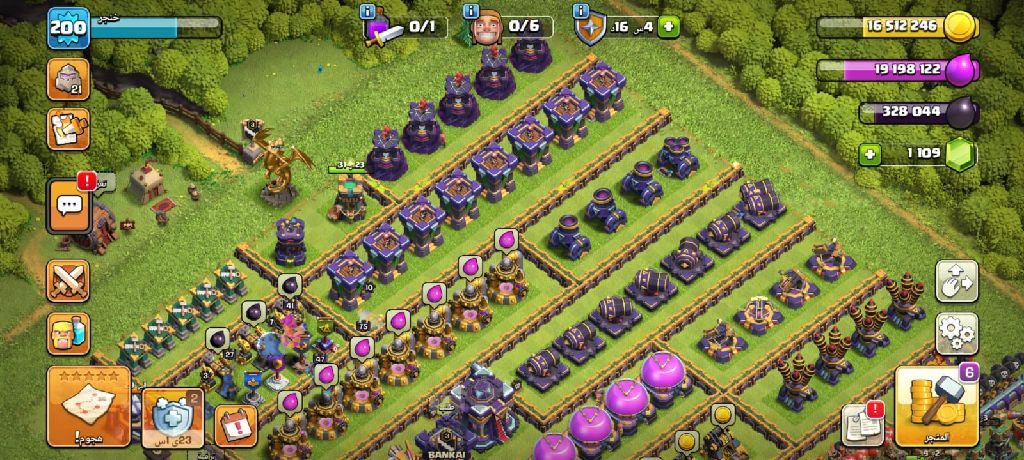Add shield time with the green plus
Viewport: 1024px width, 460px height.
tap(668, 27)
